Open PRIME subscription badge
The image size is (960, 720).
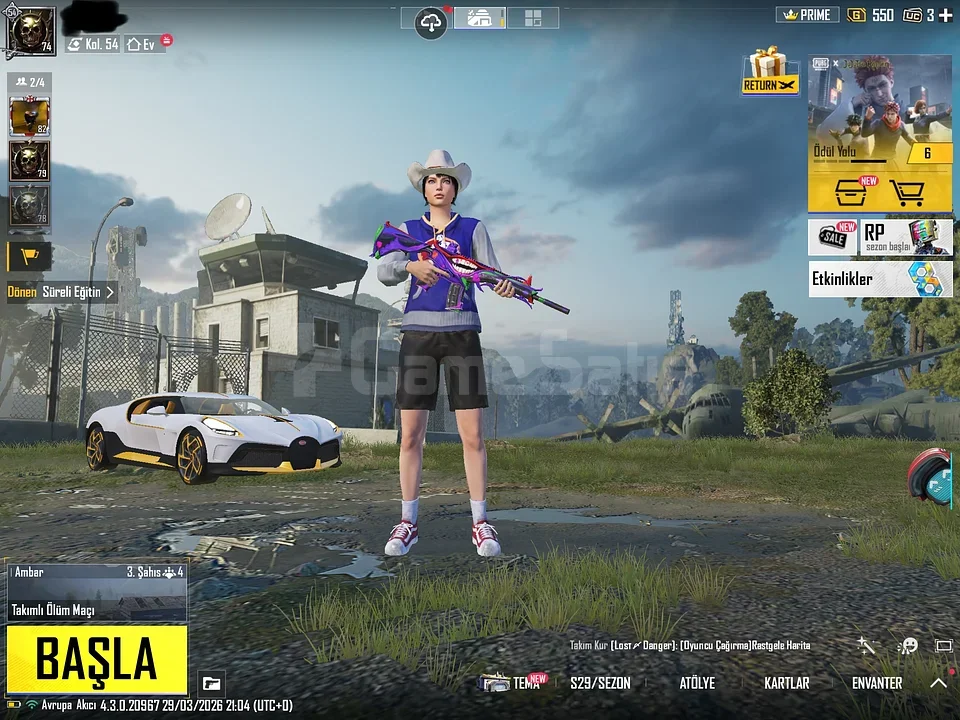click(808, 15)
